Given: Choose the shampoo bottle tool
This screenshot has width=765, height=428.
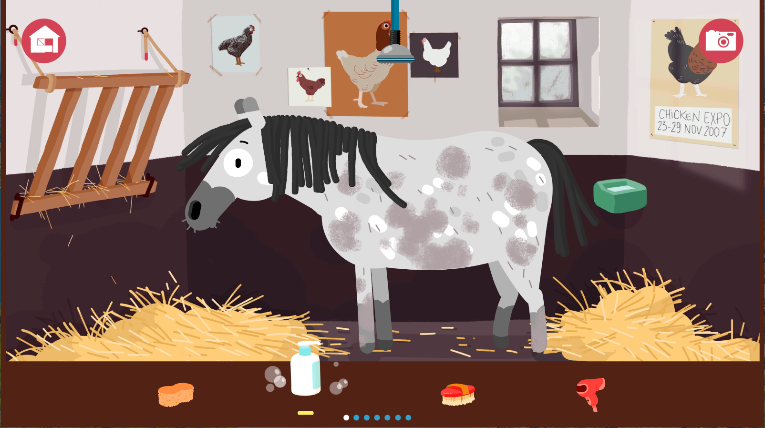Looking at the screenshot, I should tap(305, 370).
